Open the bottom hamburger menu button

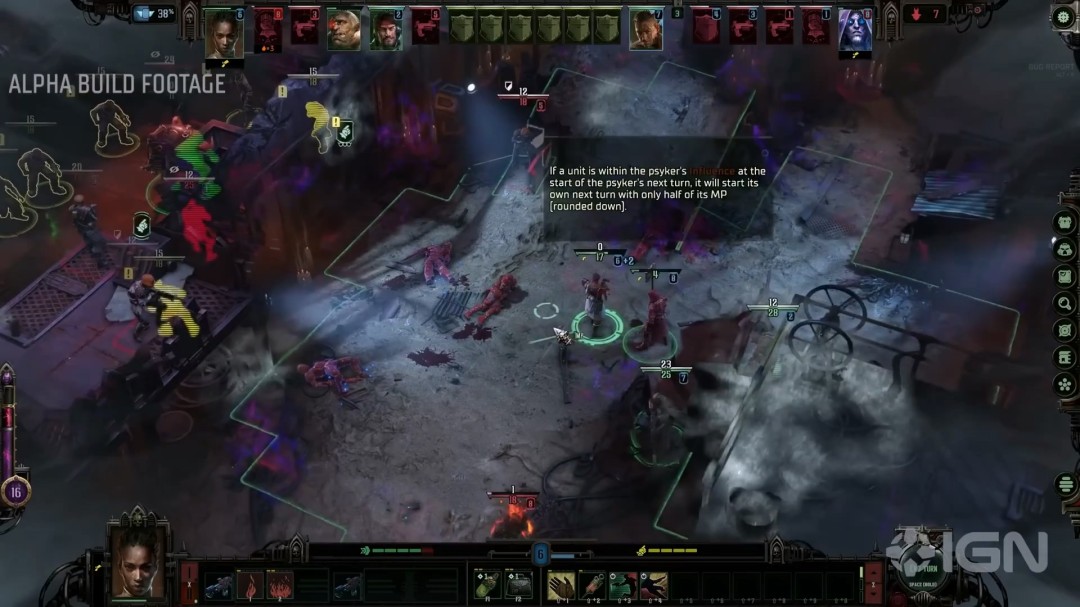pyautogui.click(x=1064, y=485)
